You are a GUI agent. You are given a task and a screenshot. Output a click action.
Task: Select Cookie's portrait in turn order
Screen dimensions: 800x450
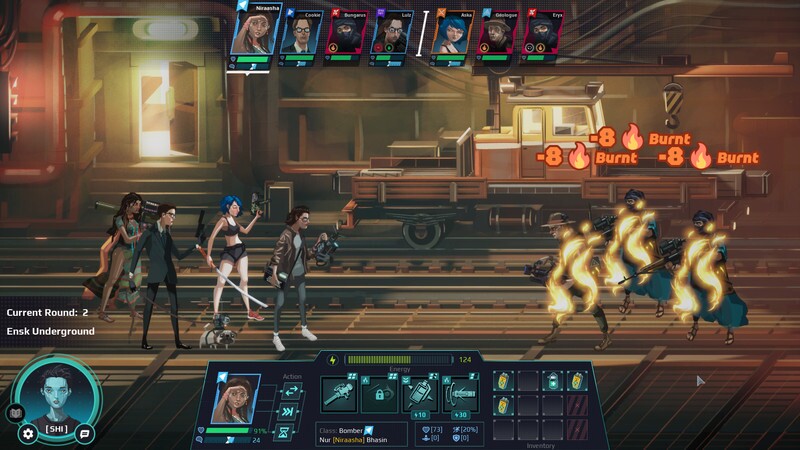pyautogui.click(x=300, y=37)
